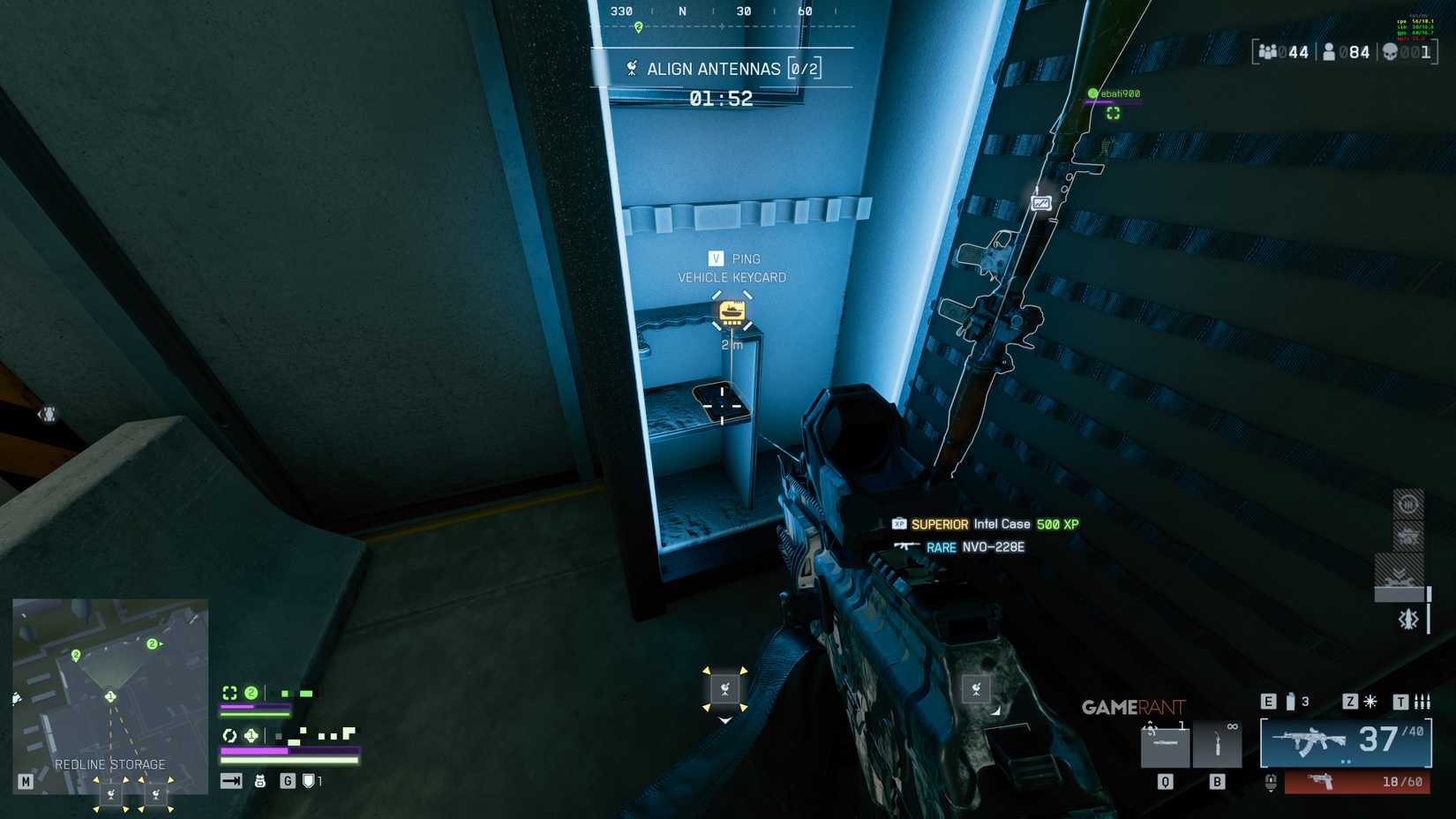Toggle the green squad bracket indicator
This screenshot has width=1456, height=819.
tap(231, 693)
